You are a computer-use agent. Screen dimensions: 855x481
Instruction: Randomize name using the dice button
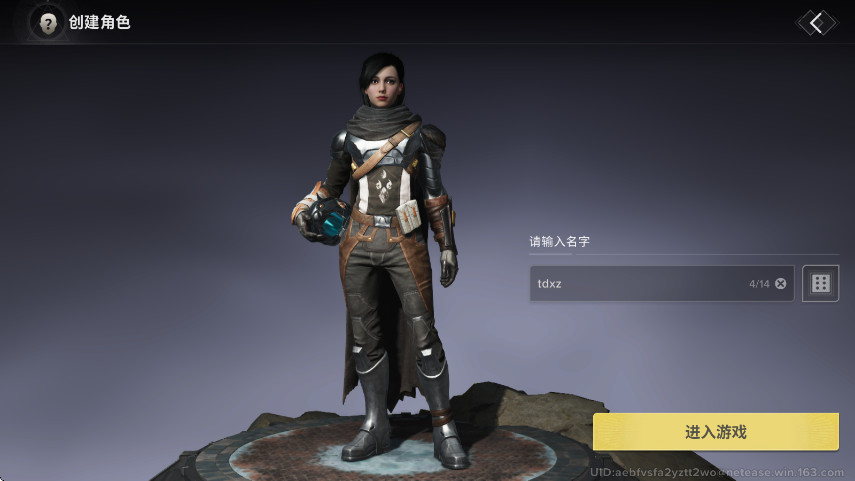[820, 284]
